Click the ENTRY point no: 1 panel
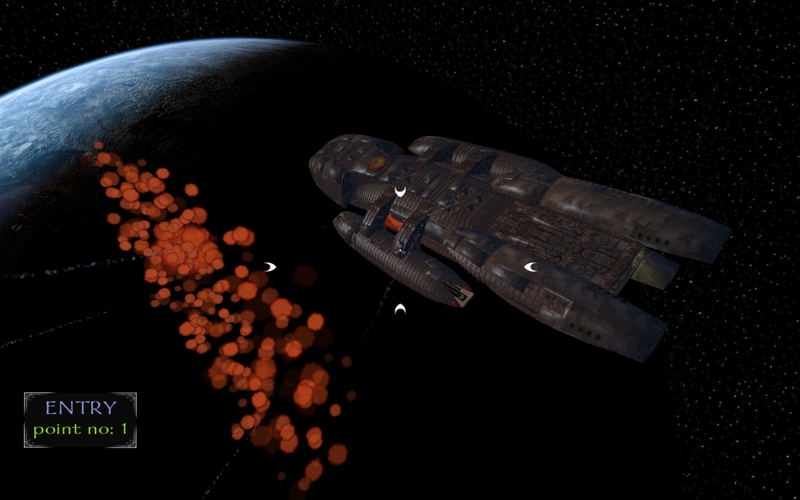800x500 pixels. click(80, 419)
